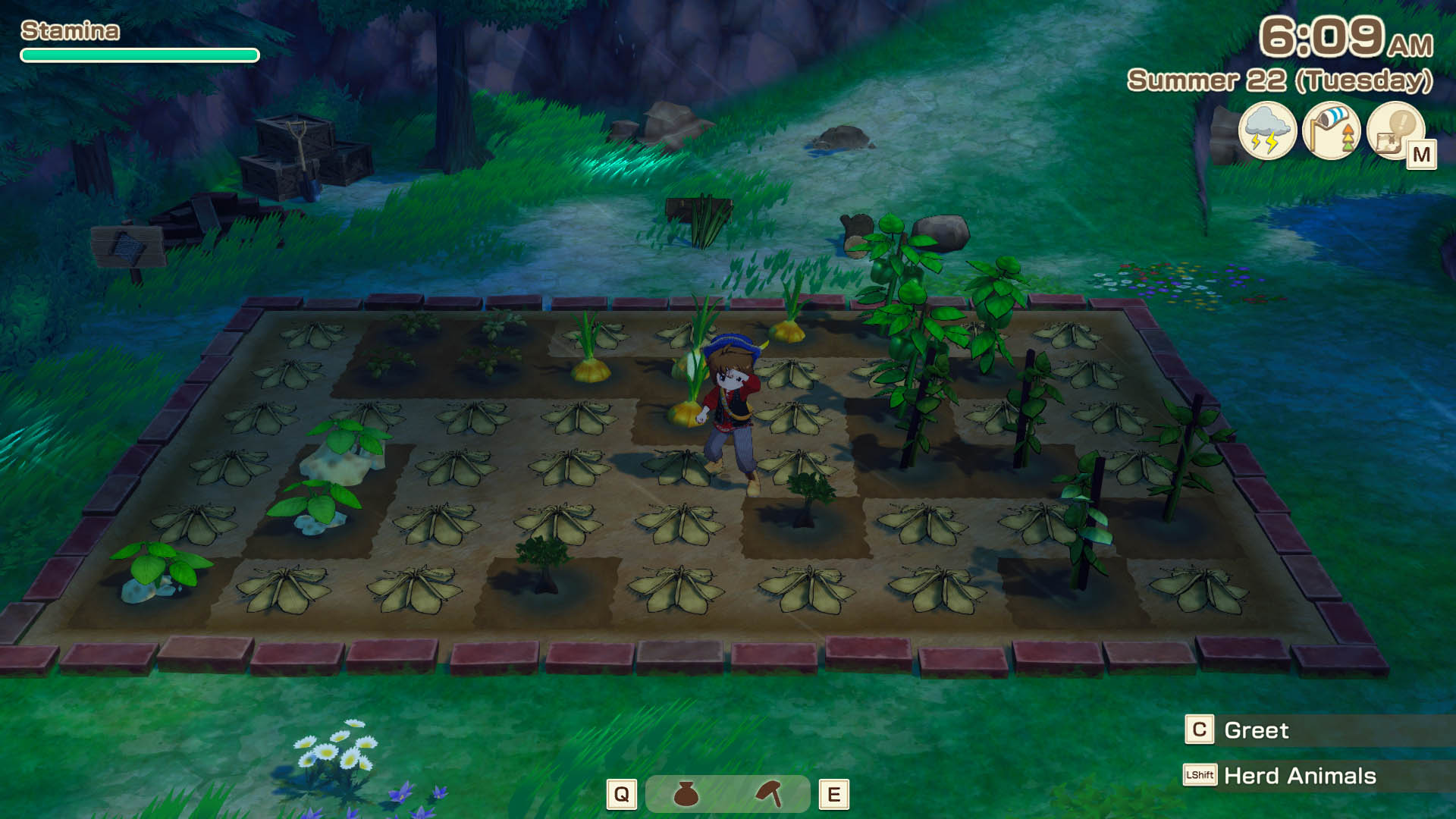
Task: Click the windsock wind strength icon
Action: click(x=1331, y=130)
